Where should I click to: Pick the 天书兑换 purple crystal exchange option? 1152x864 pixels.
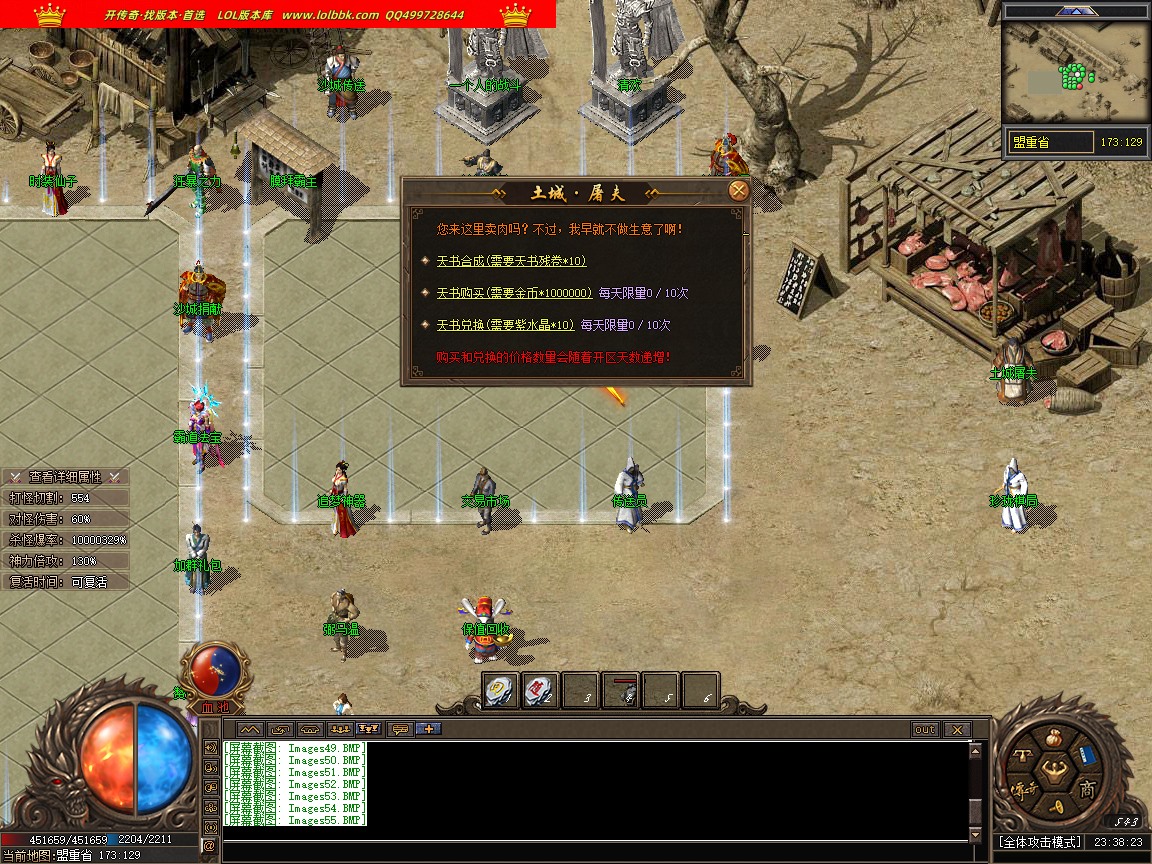pos(505,325)
